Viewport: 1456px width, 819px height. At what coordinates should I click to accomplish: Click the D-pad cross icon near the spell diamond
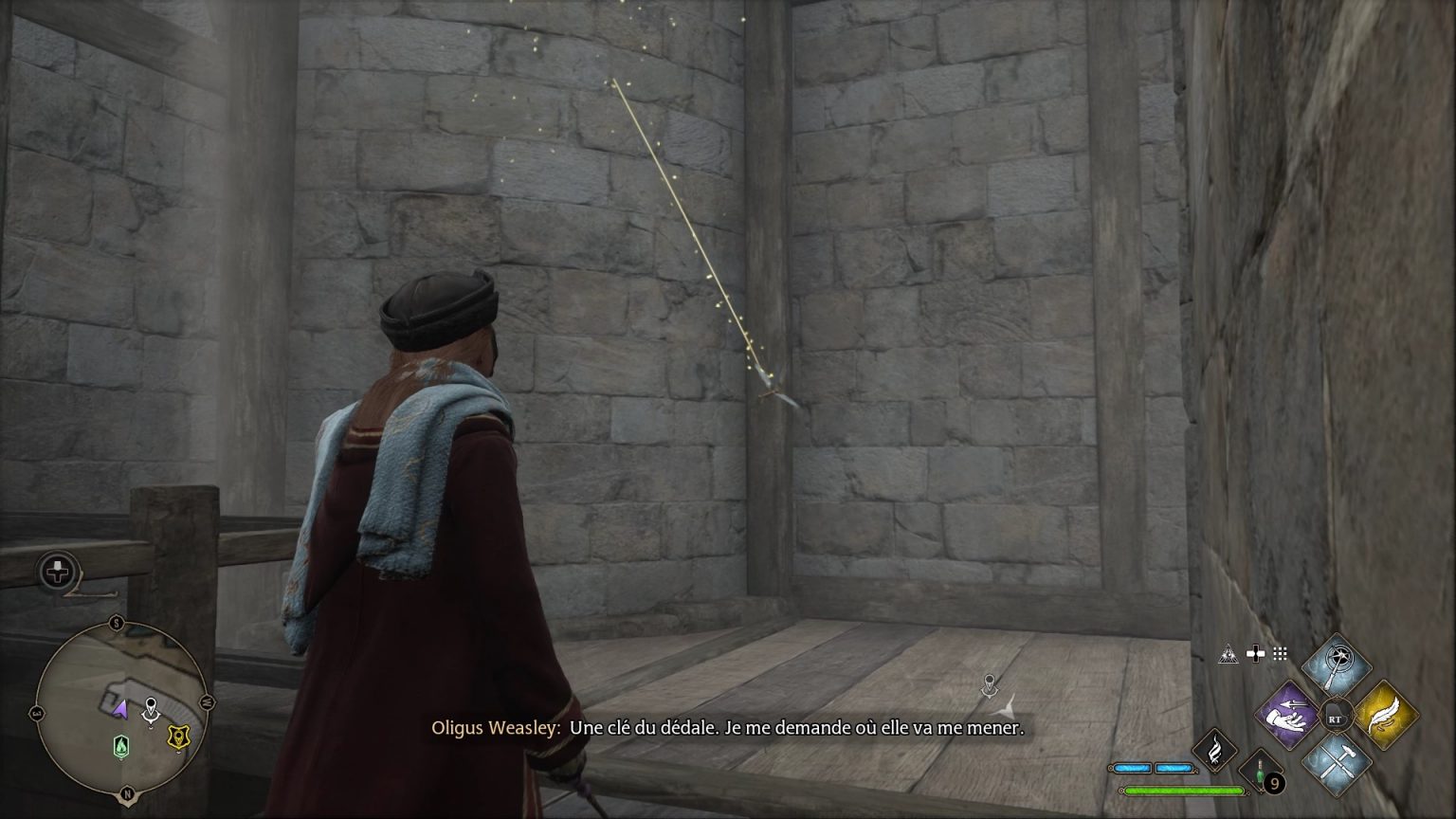point(1256,653)
